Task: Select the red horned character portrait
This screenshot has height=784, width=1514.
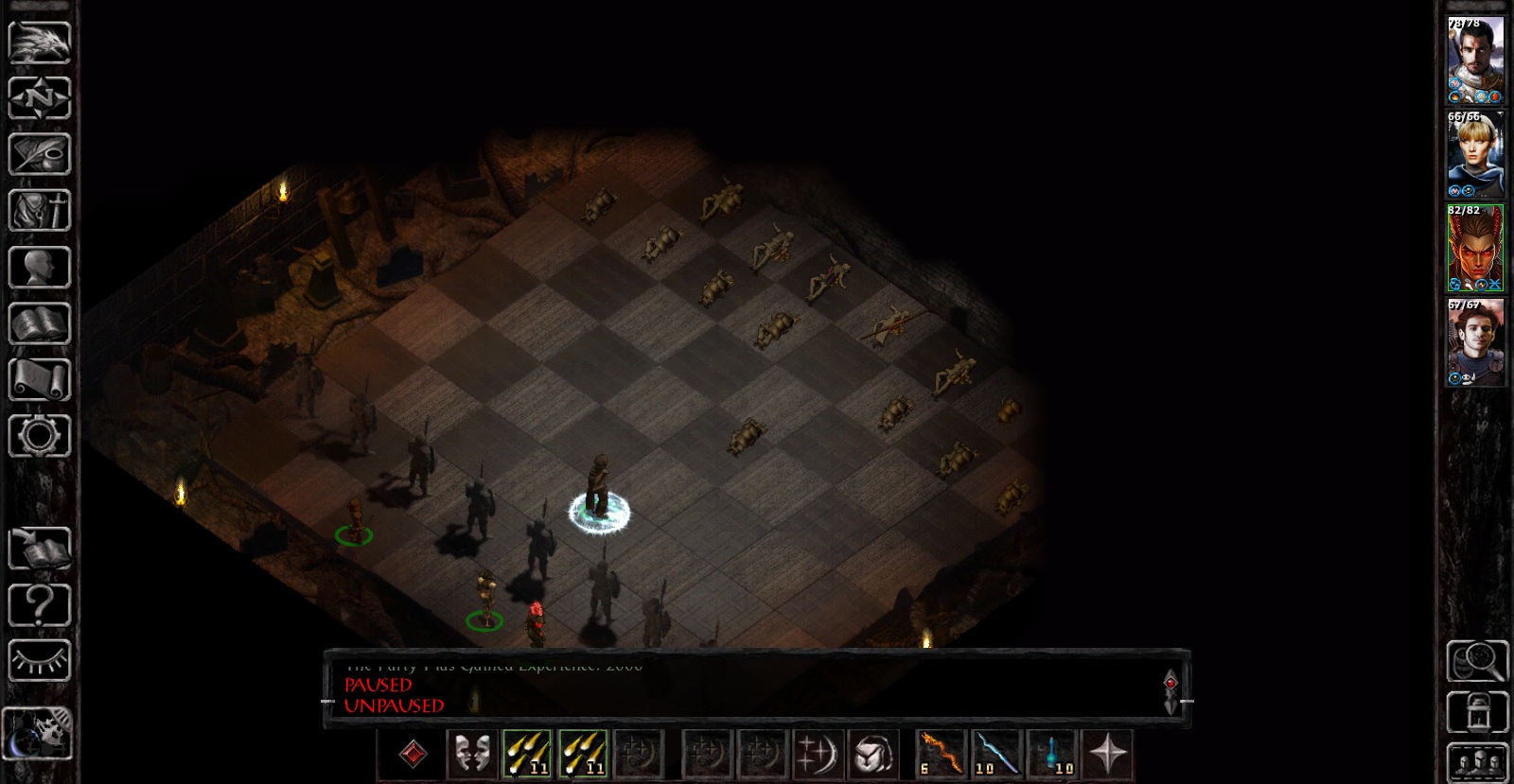Action: coord(1475,248)
